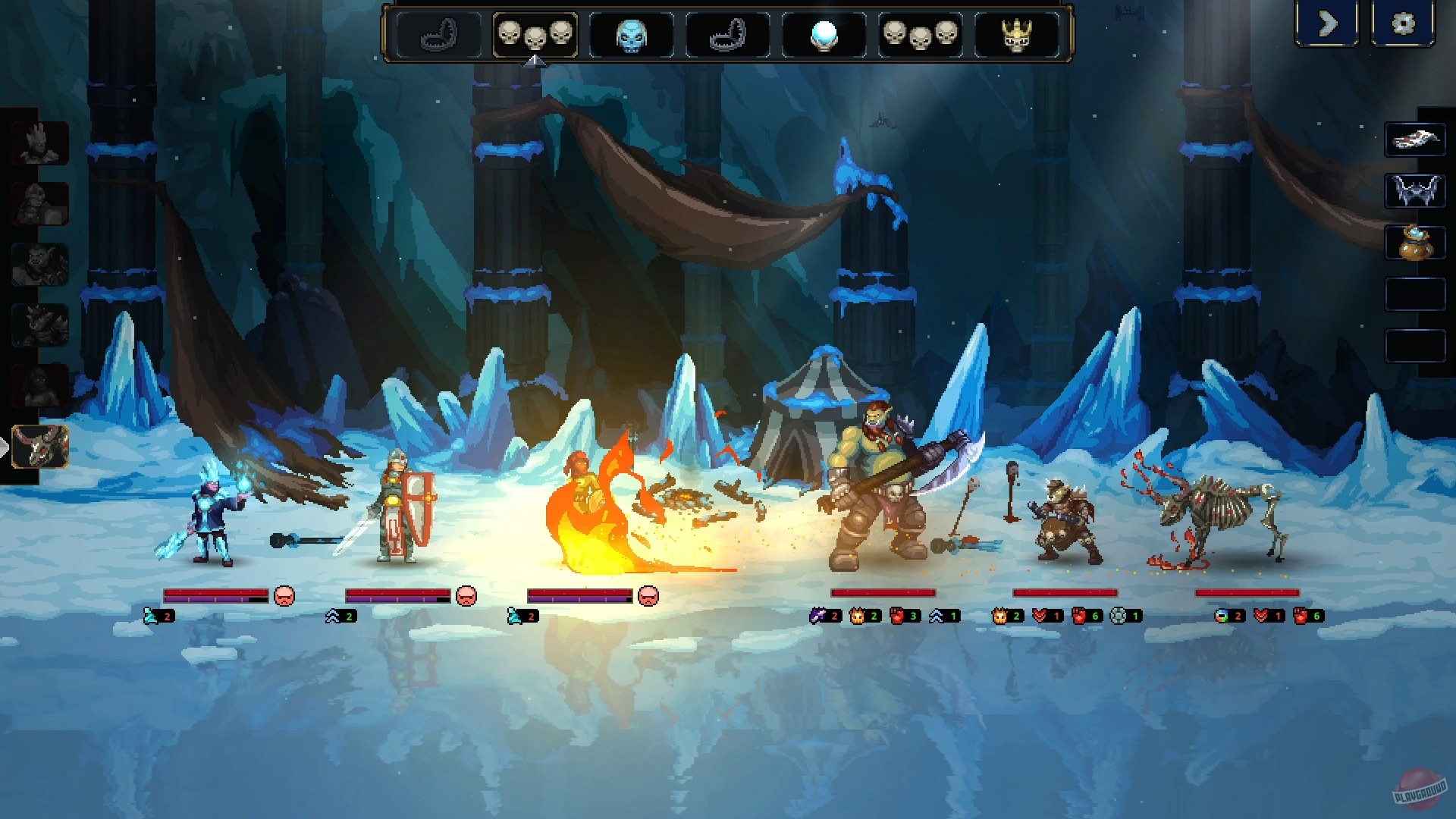This screenshot has height=819, width=1456.
Task: Open the glowing crystal orb ability
Action: [824, 34]
